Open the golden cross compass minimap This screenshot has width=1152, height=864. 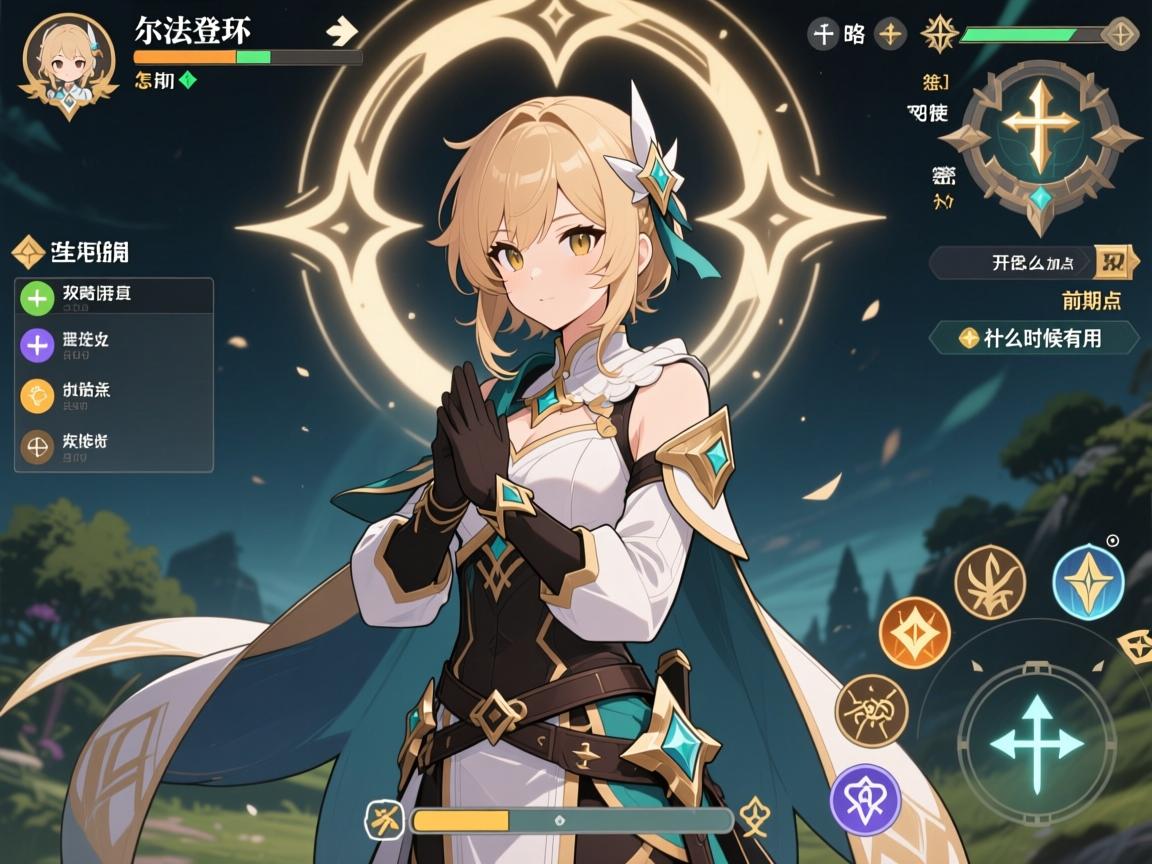point(1041,136)
